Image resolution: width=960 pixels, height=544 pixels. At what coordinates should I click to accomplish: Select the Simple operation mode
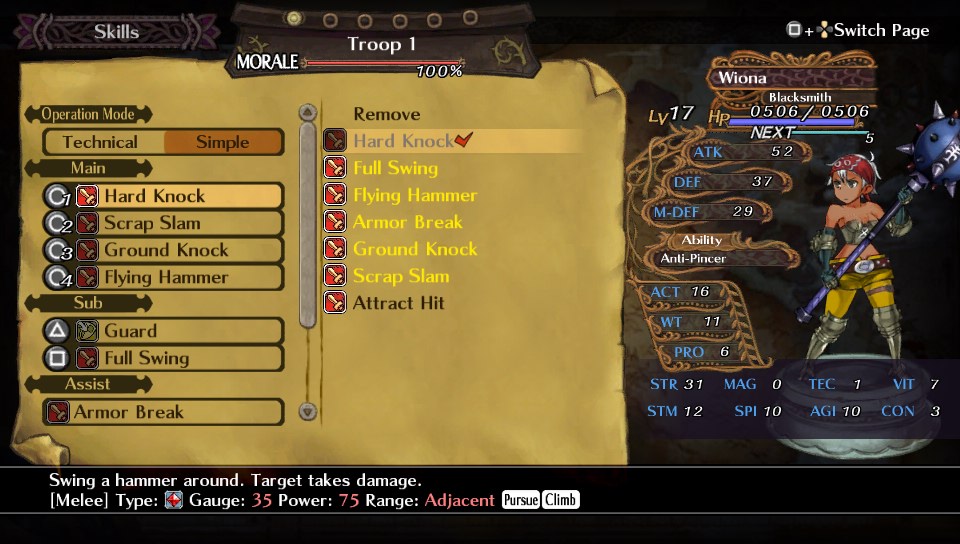click(223, 142)
